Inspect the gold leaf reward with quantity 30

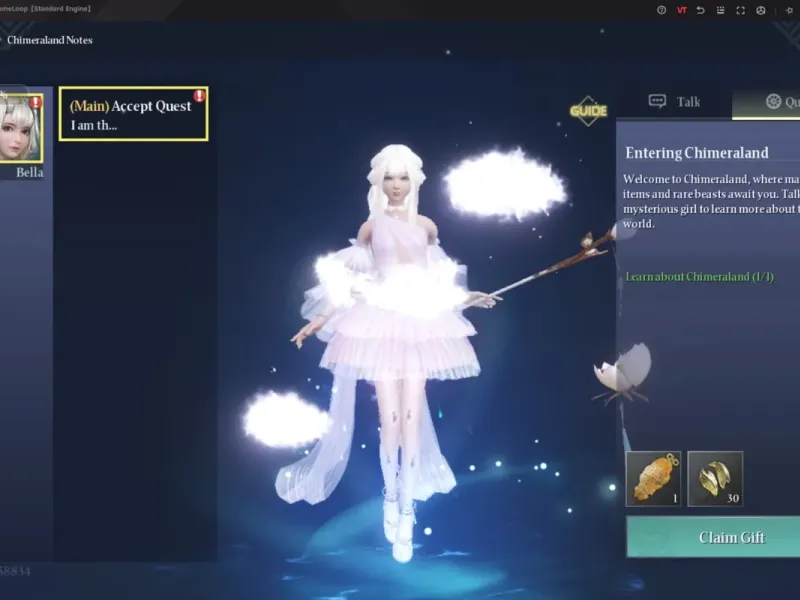pyautogui.click(x=715, y=478)
